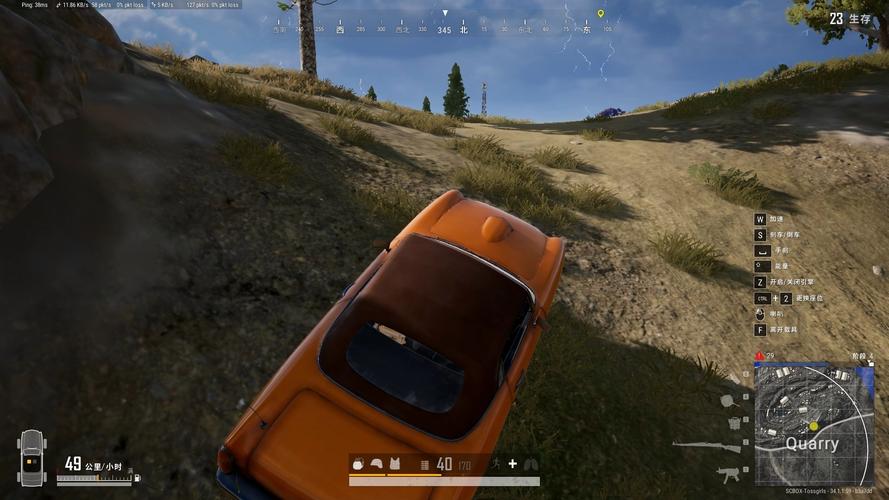Select the backpack icon beside the minimap
This screenshot has height=500, width=889.
pos(734,423)
